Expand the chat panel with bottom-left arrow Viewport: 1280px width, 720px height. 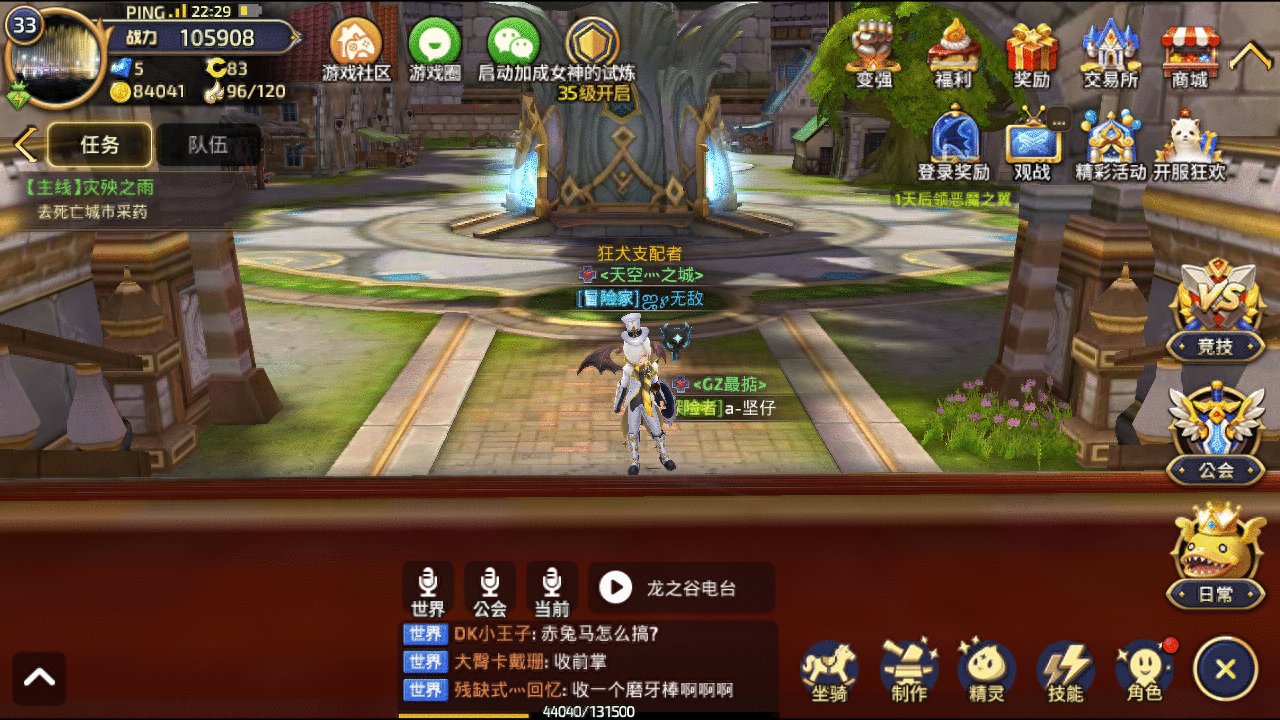tap(38, 677)
